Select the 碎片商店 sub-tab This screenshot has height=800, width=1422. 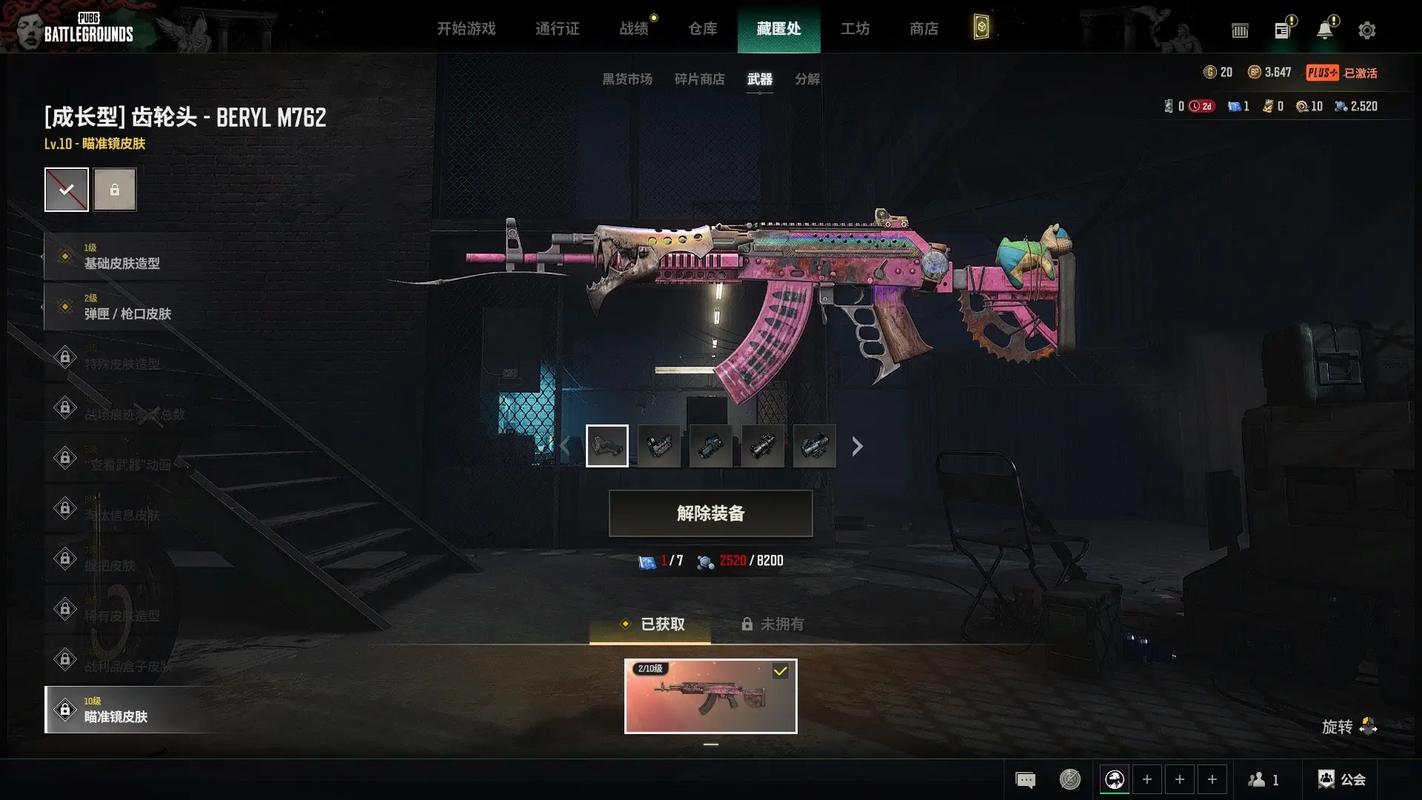(699, 79)
